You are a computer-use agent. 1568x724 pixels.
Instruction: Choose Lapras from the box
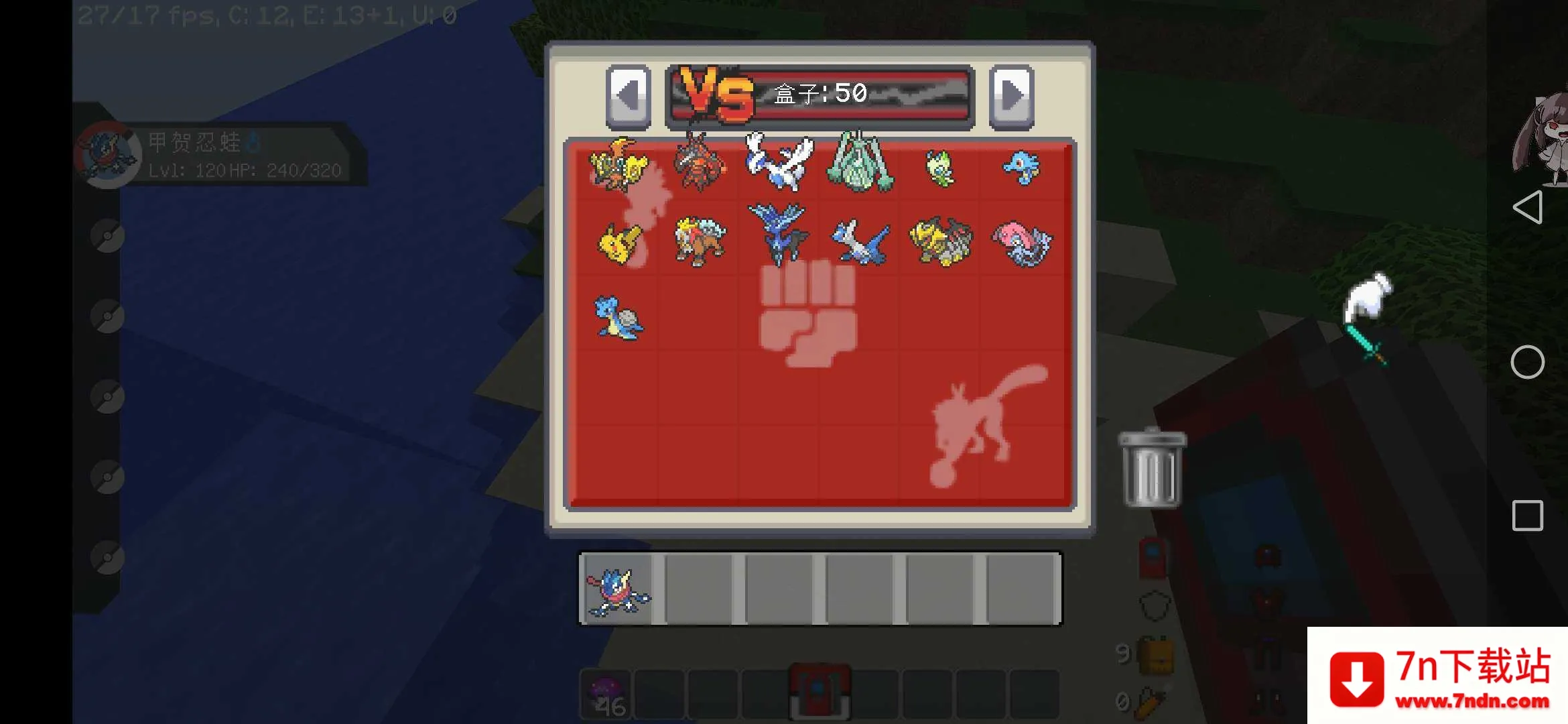[618, 318]
